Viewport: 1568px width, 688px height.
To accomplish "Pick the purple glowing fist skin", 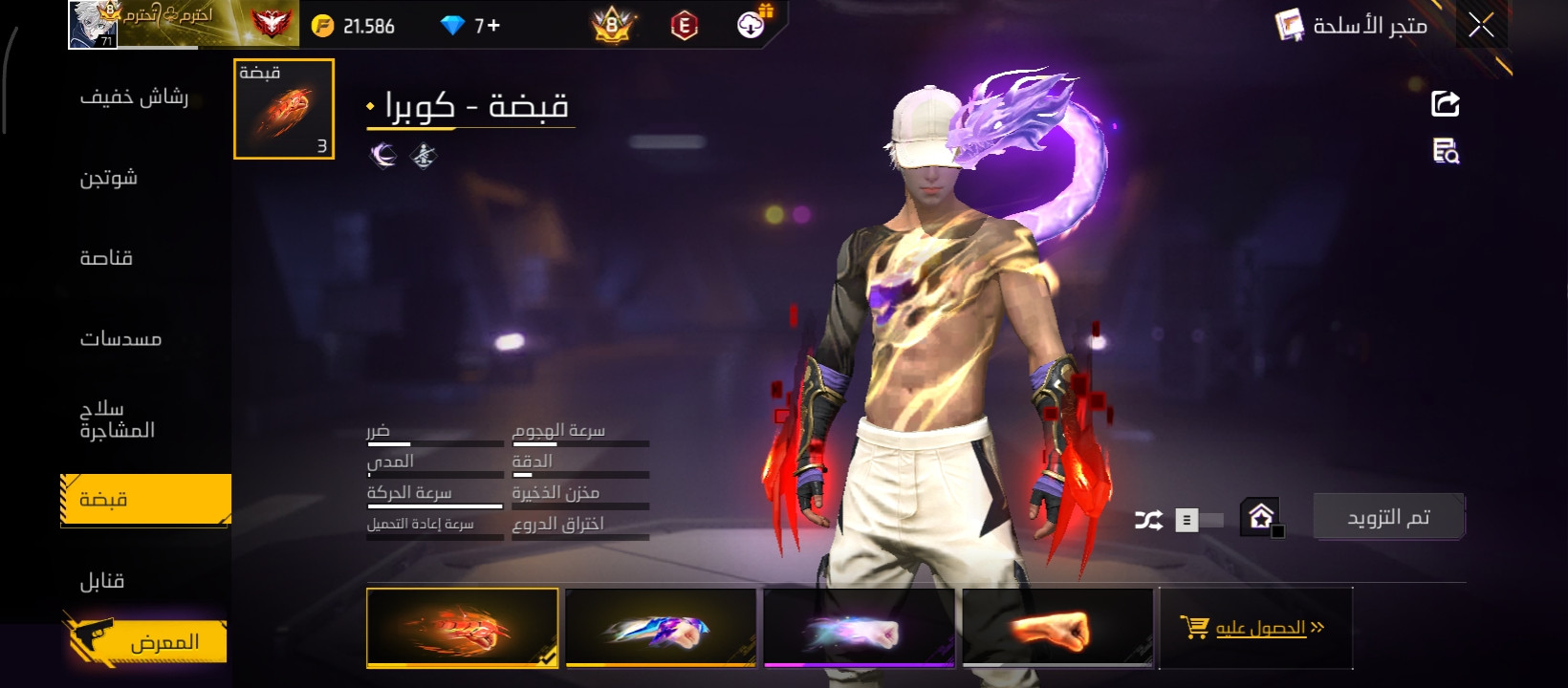I will pyautogui.click(x=860, y=627).
